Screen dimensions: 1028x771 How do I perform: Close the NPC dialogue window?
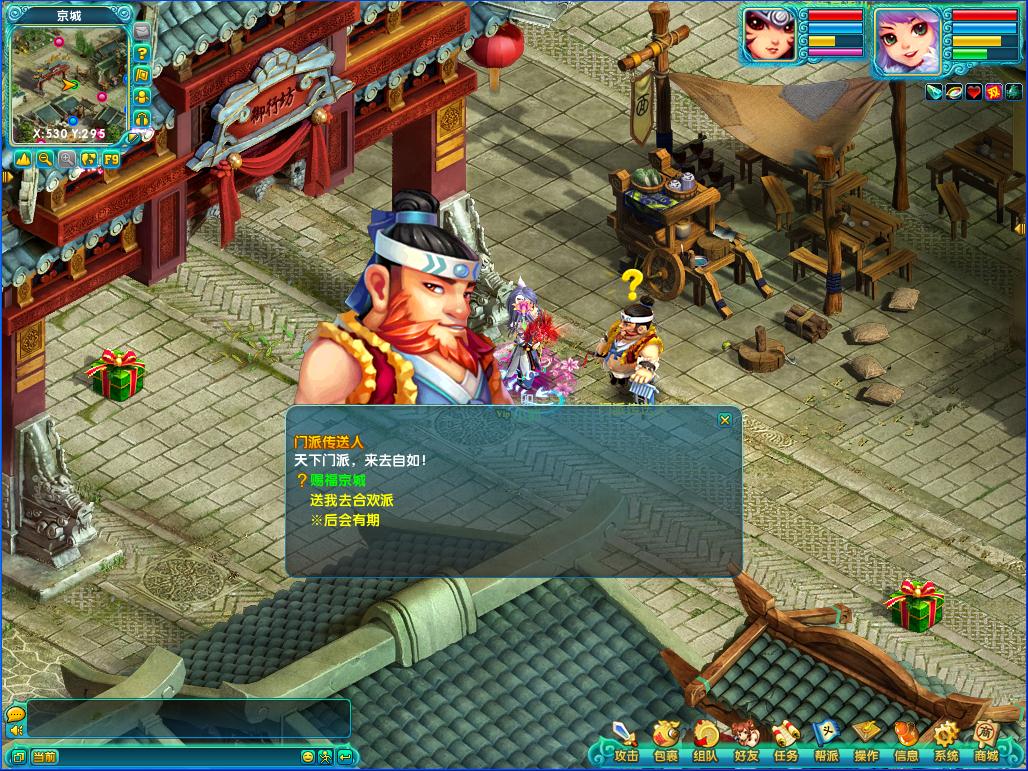click(x=725, y=420)
